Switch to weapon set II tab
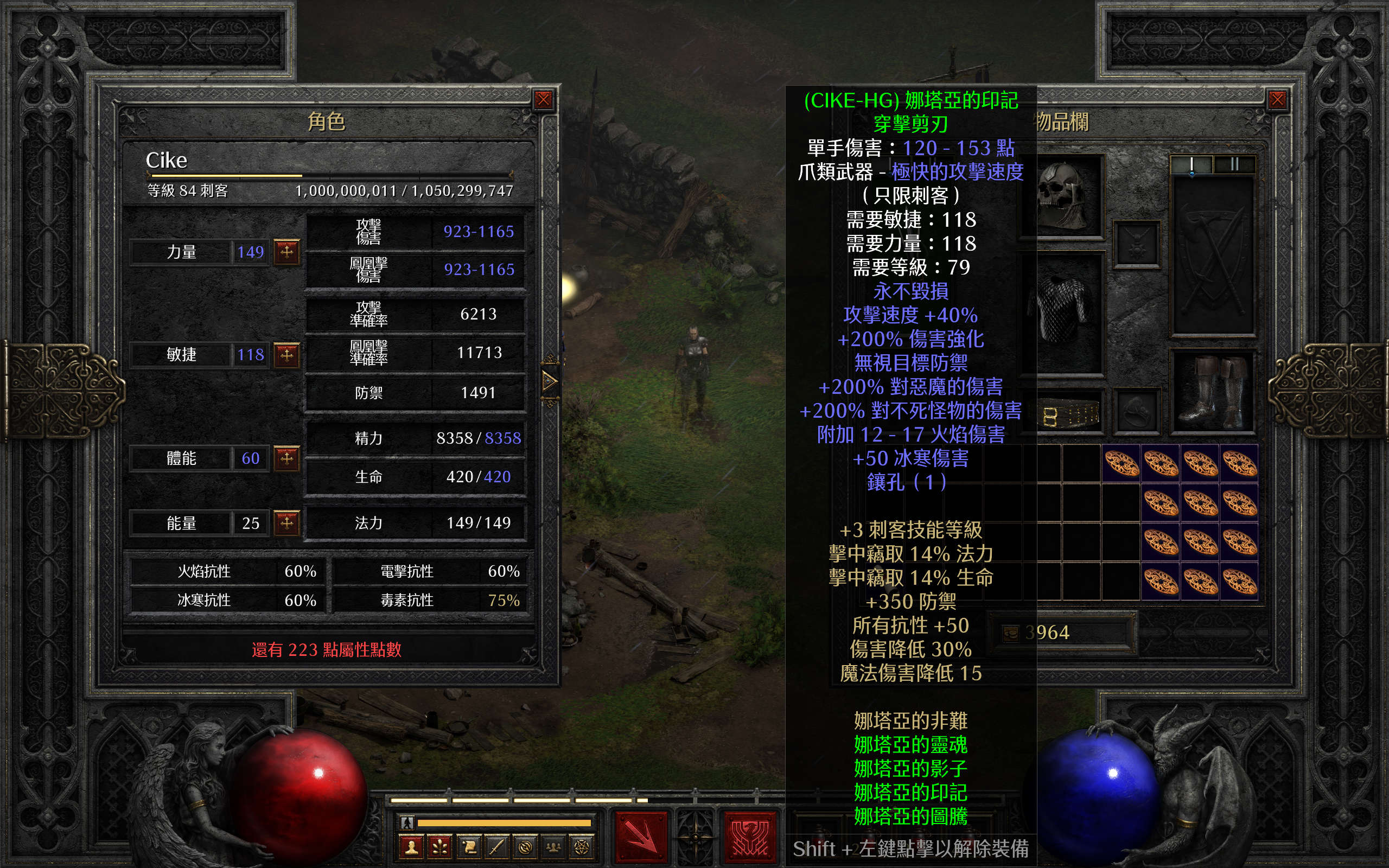The image size is (1389, 868). click(1234, 165)
